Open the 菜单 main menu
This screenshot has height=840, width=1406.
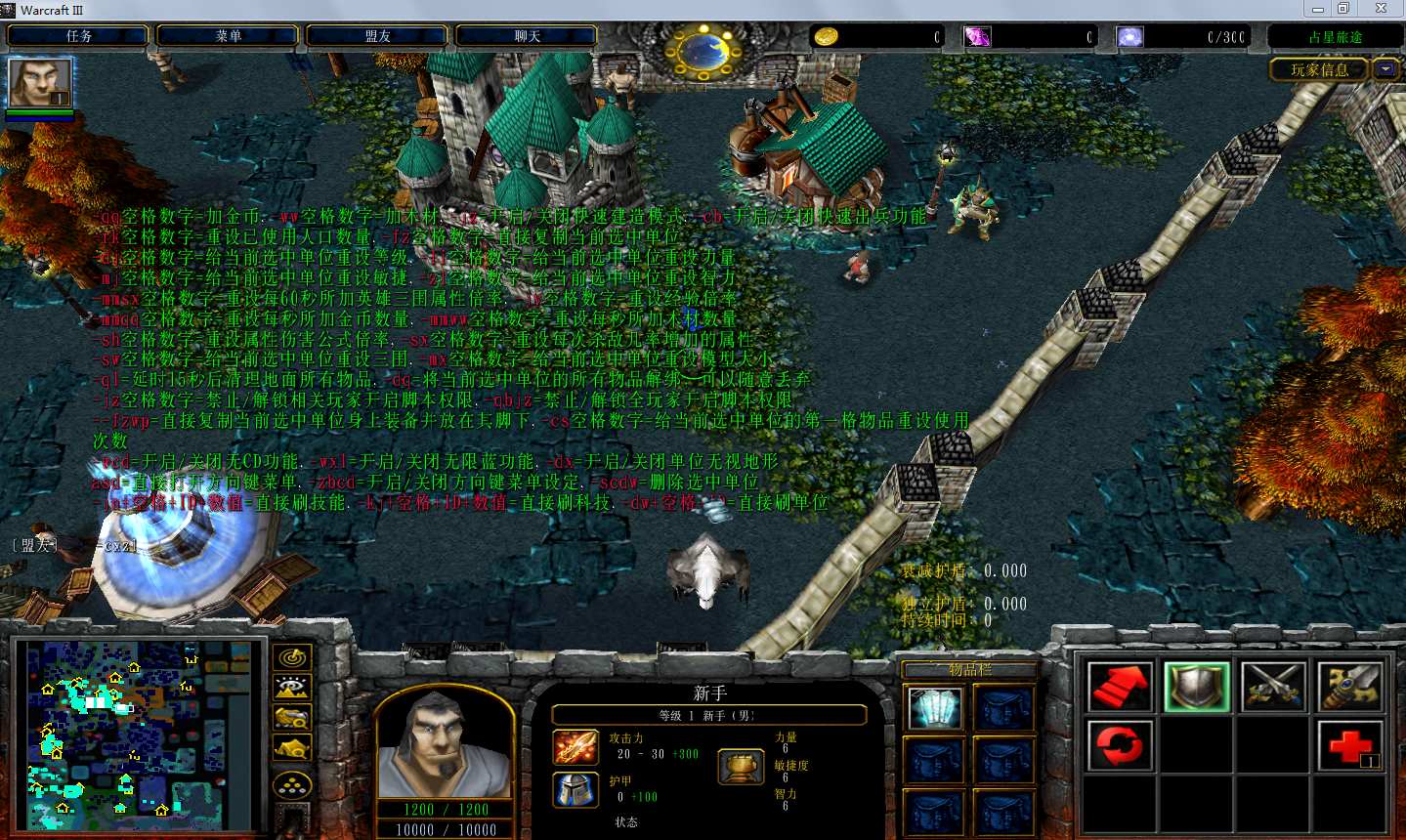[228, 36]
